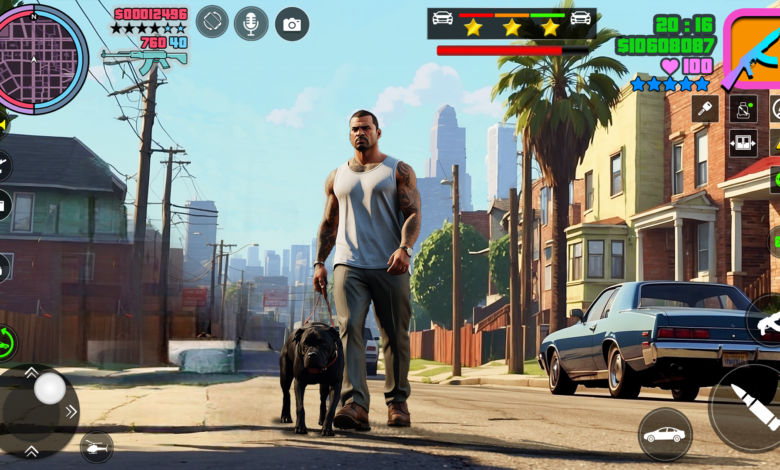The image size is (780, 470).
Task: Tap the rotate screen icon
Action: tap(212, 22)
